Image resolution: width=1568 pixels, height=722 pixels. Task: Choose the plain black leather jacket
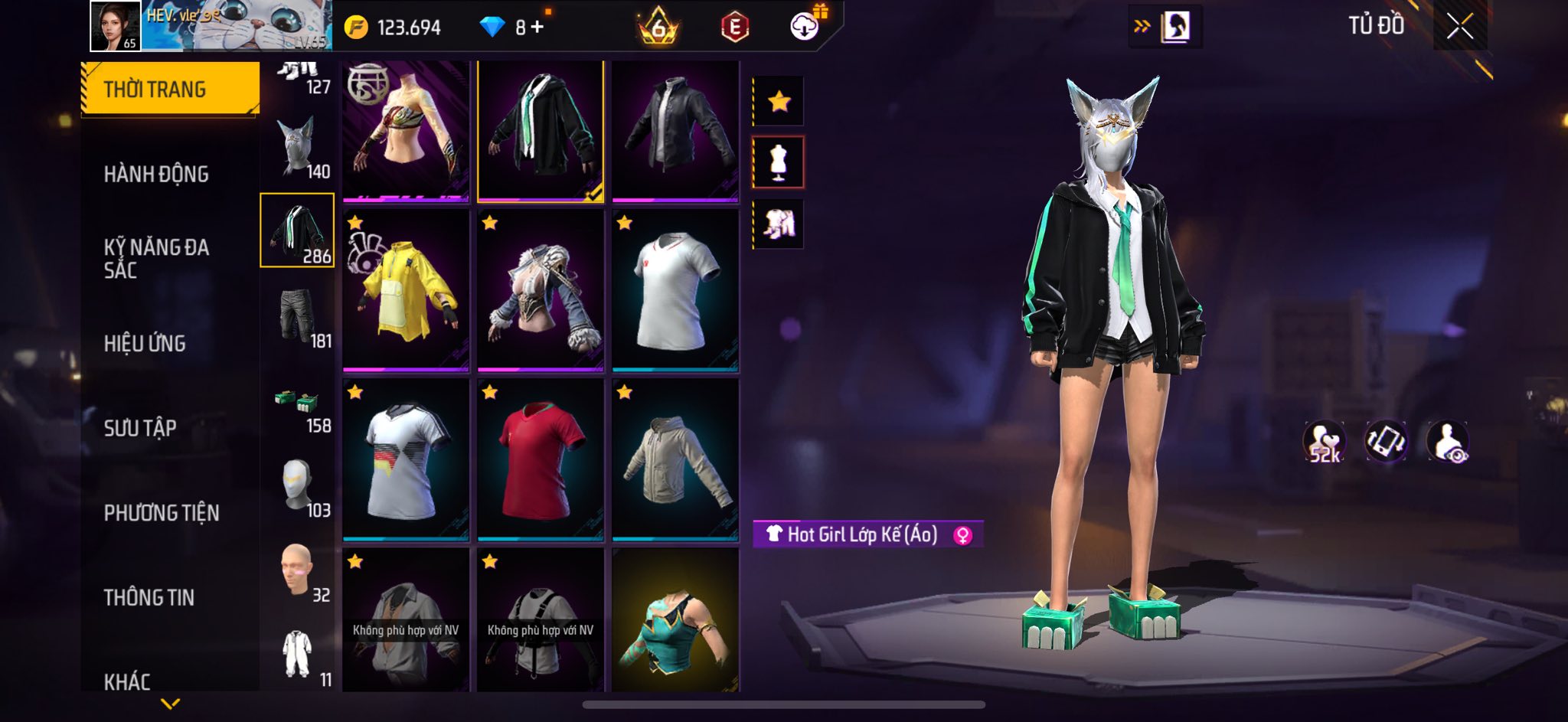tap(675, 131)
